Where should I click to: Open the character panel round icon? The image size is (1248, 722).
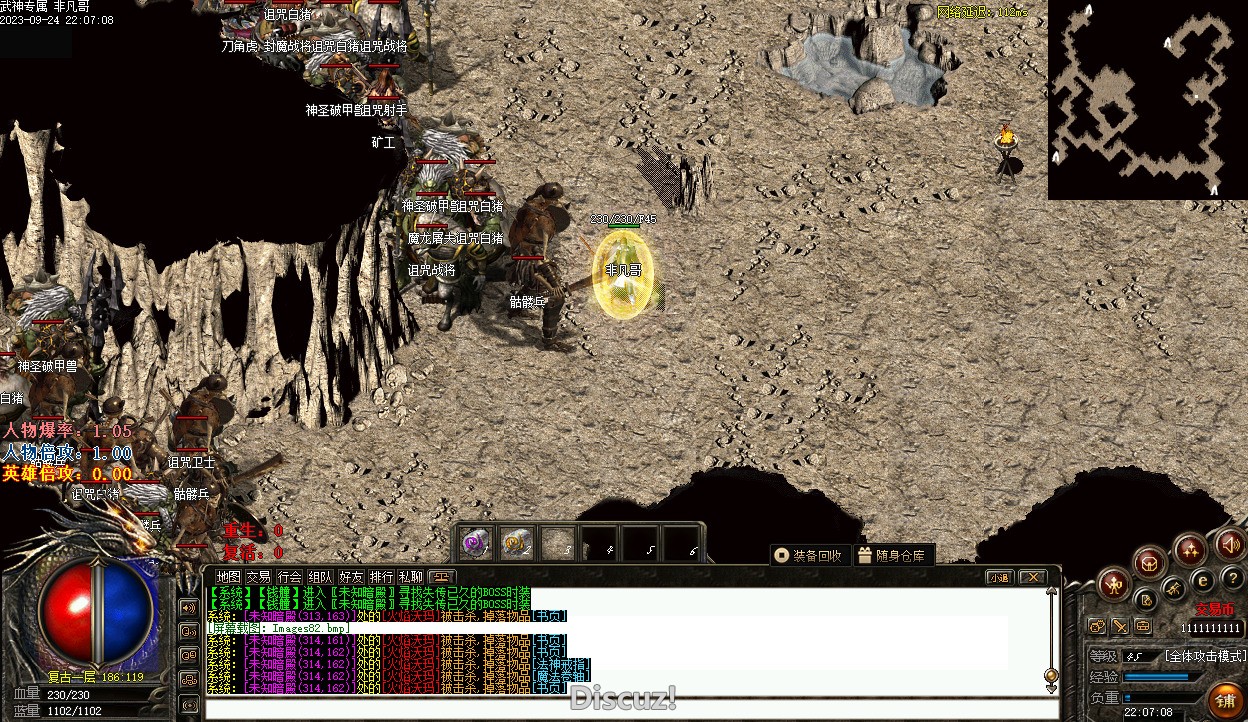point(1113,583)
